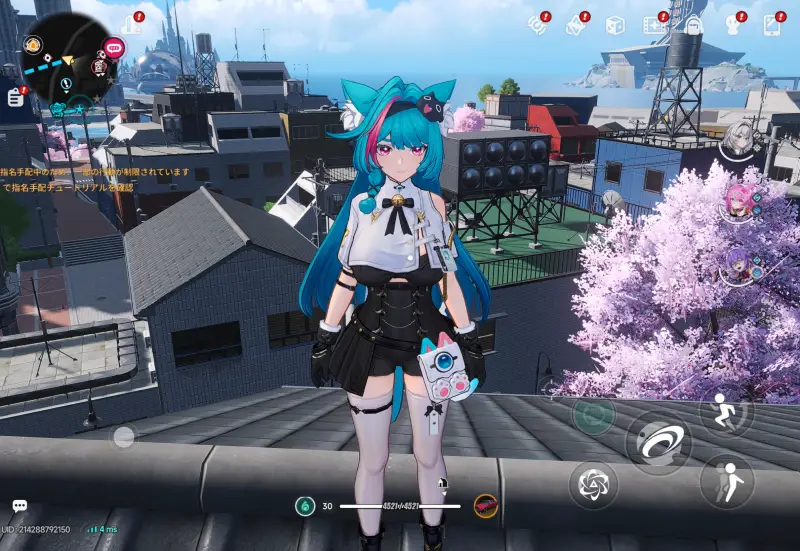Open the city buildings icon beside minimap

click(x=132, y=23)
